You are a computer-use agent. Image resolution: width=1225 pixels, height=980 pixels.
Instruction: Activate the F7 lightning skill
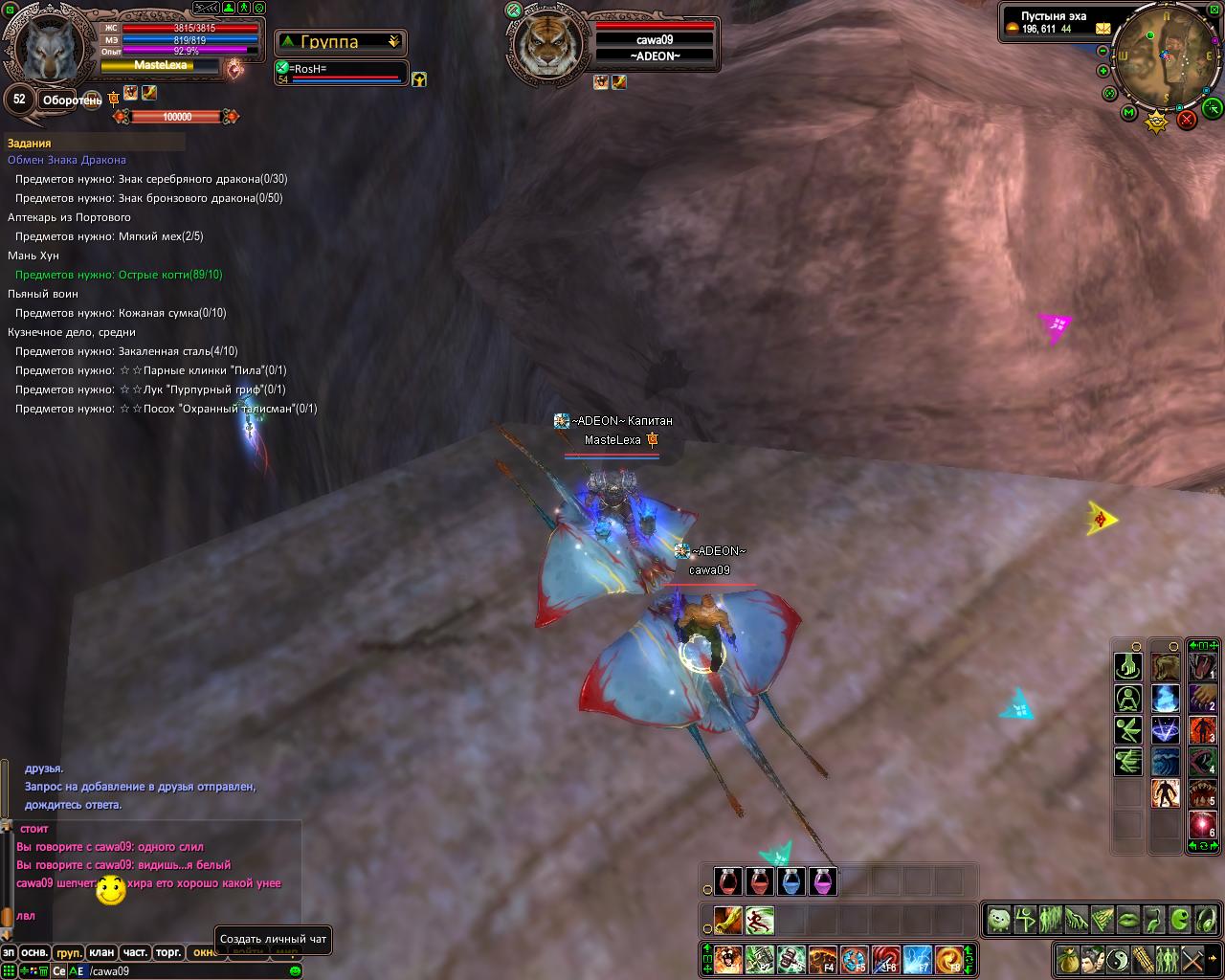click(917, 958)
